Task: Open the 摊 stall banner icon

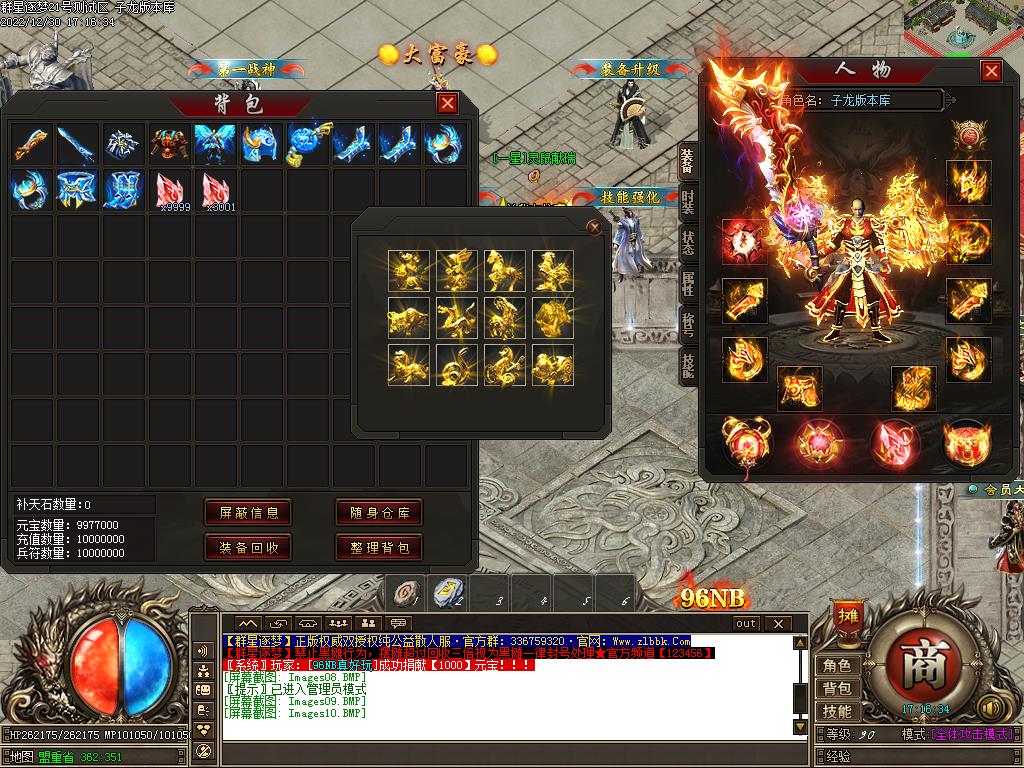Action: 847,616
